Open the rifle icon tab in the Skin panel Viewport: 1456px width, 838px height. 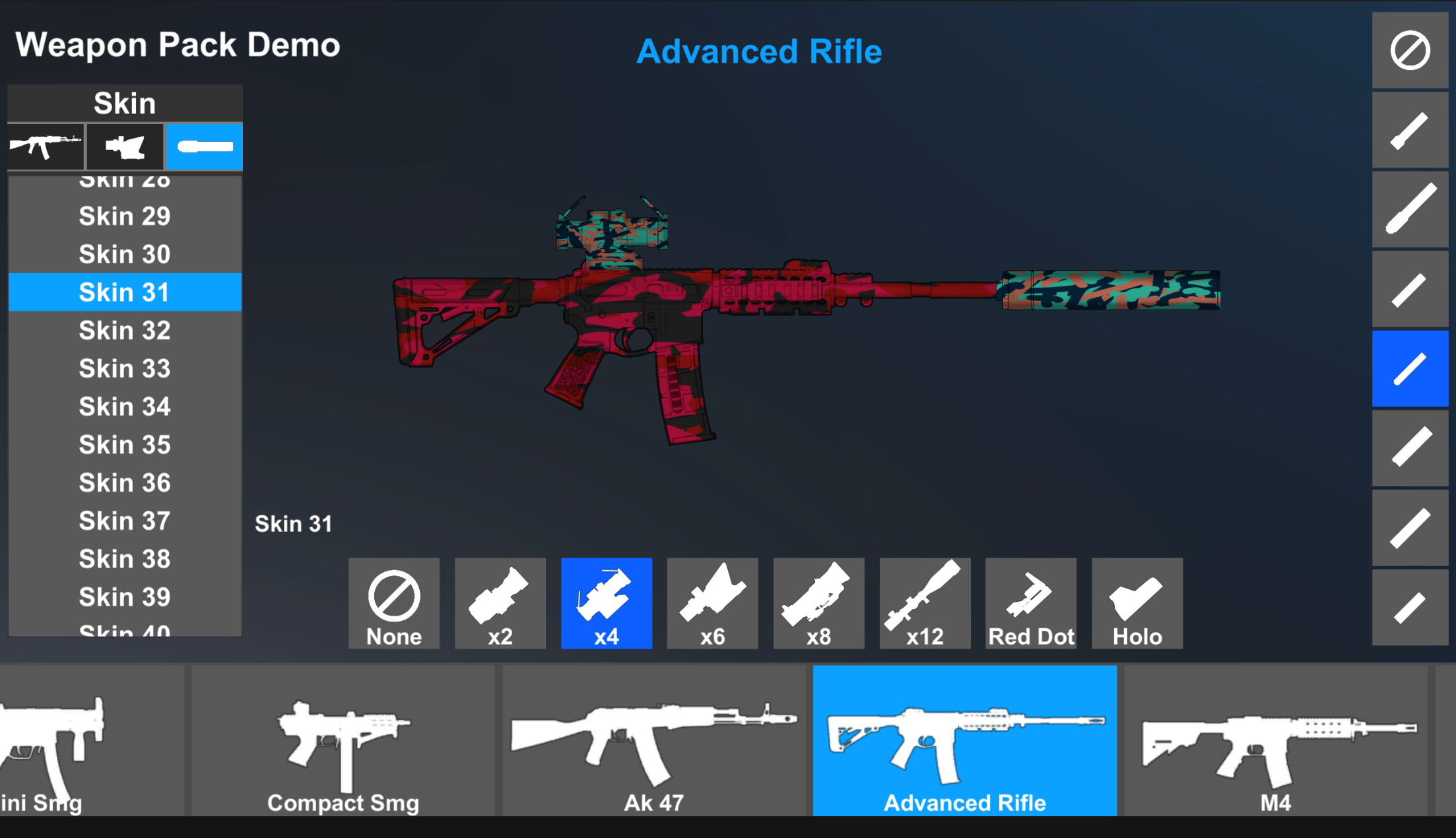pos(45,146)
